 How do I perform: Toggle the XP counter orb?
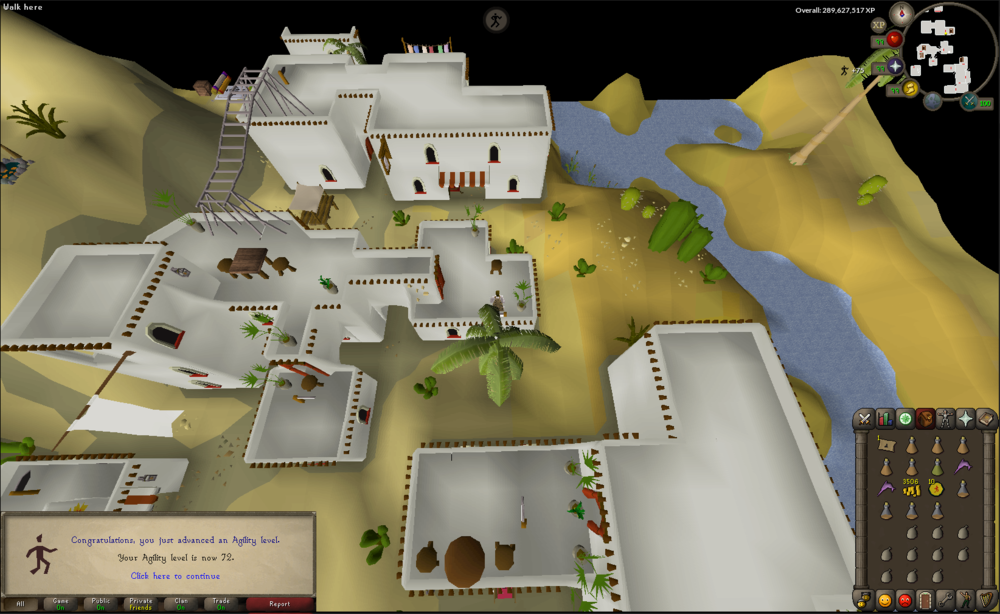click(x=879, y=24)
